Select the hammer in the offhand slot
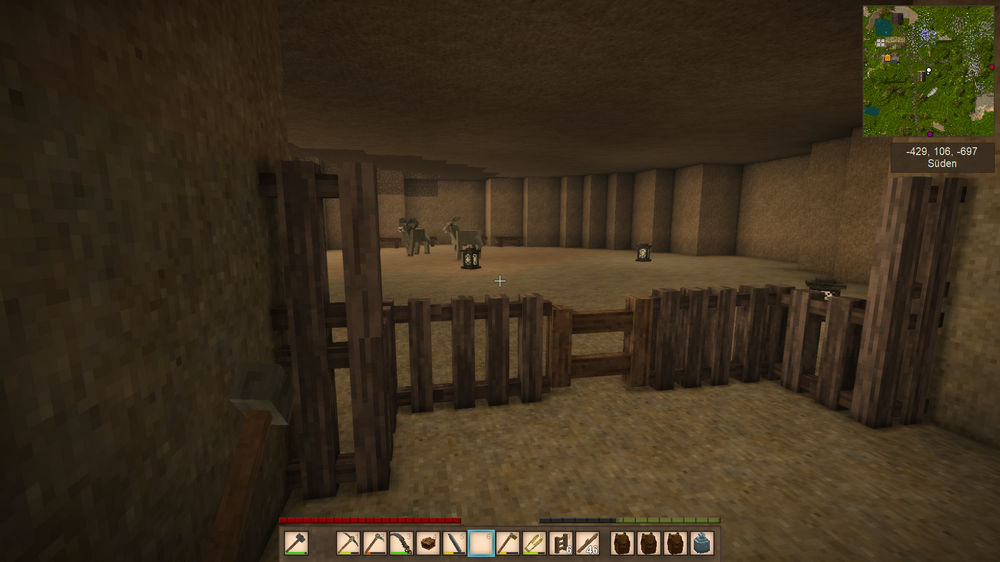The width and height of the screenshot is (1000, 562). 295,543
